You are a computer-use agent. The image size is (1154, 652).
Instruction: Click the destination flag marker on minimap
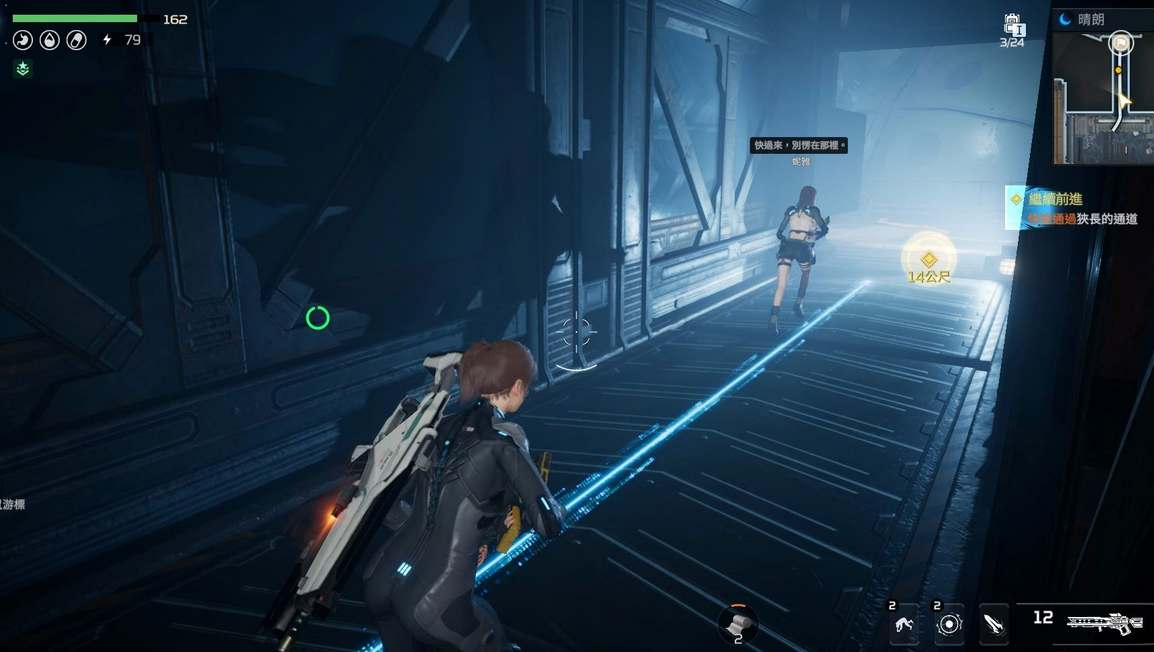coord(1121,41)
